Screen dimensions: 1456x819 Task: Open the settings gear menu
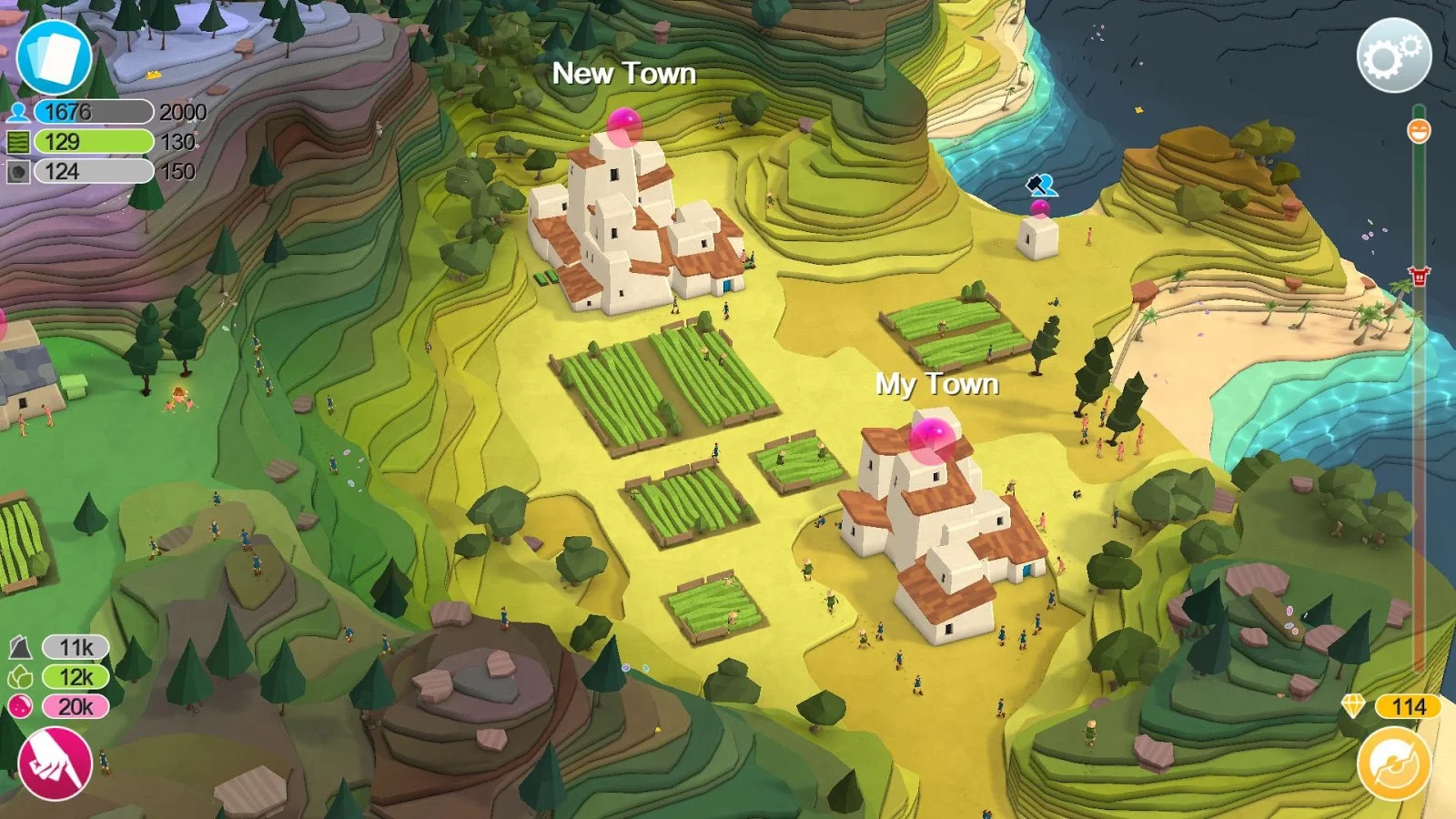1394,56
